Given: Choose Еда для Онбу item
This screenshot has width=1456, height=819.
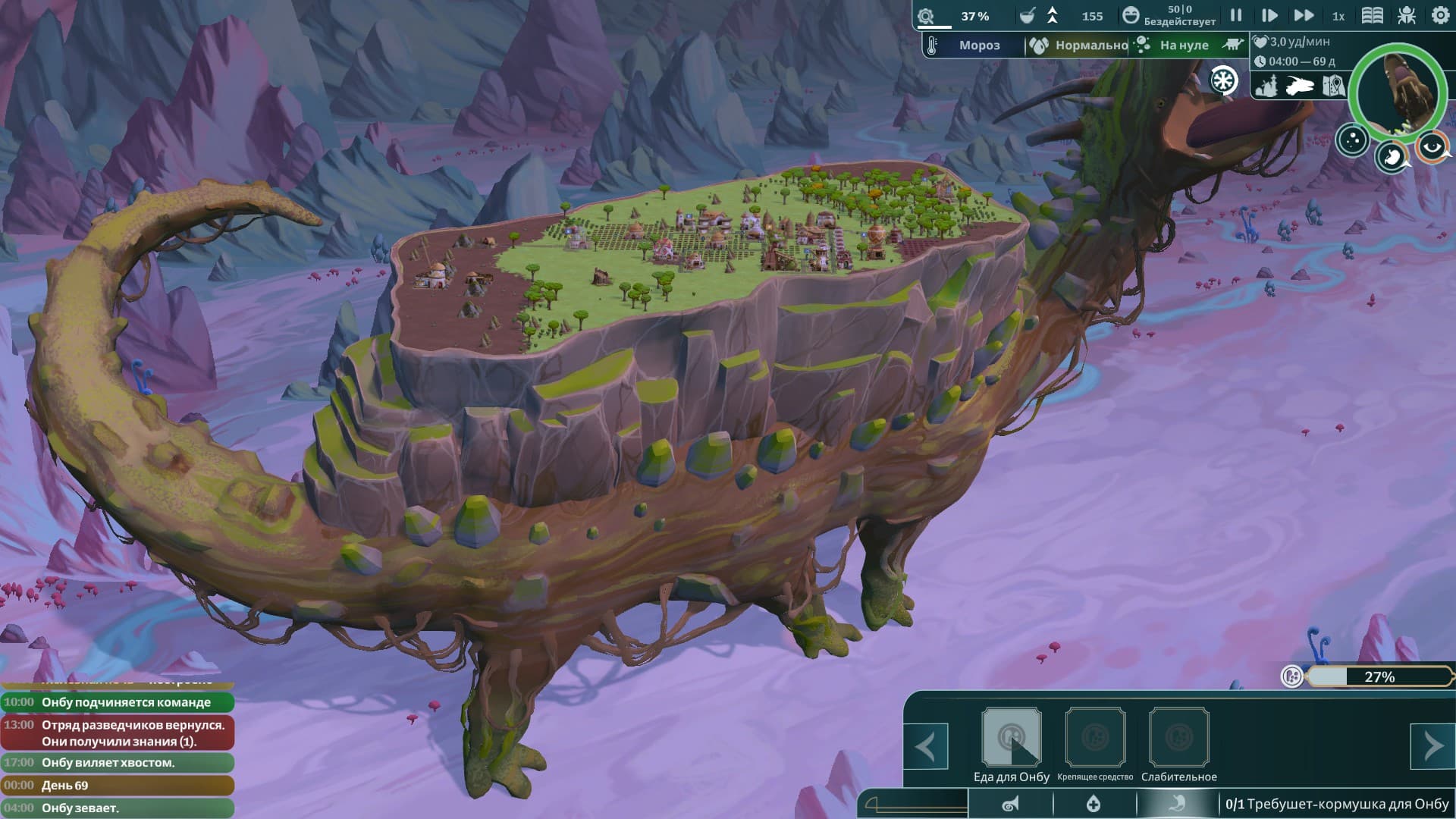Looking at the screenshot, I should [1012, 738].
